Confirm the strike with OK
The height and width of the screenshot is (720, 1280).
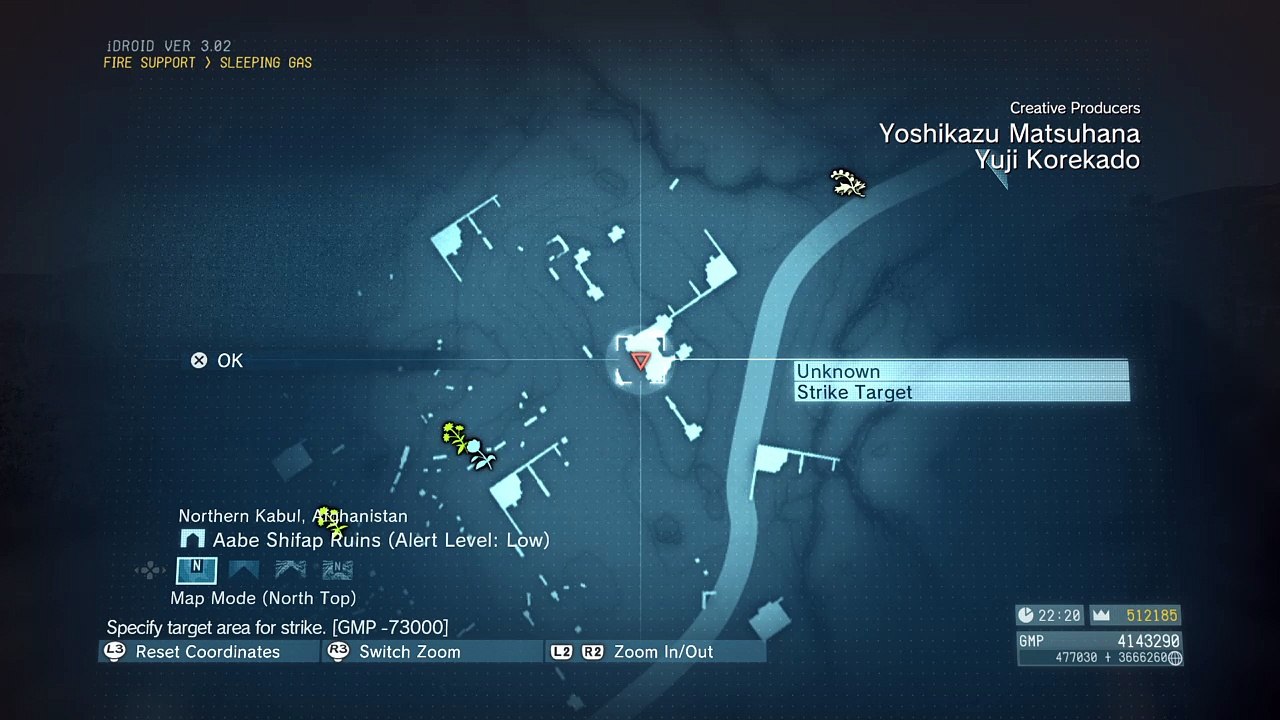218,361
